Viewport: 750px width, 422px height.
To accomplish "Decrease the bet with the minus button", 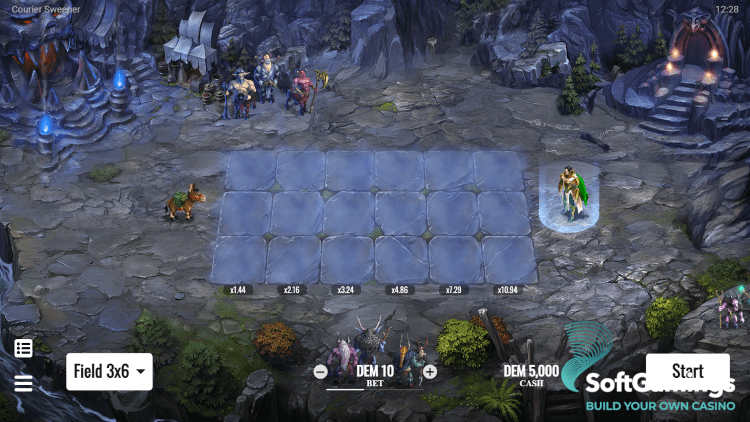I will tap(320, 371).
